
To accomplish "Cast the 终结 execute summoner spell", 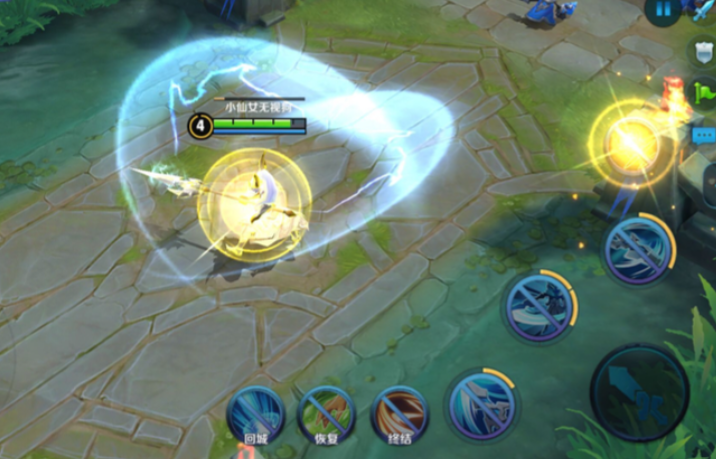I will [399, 413].
